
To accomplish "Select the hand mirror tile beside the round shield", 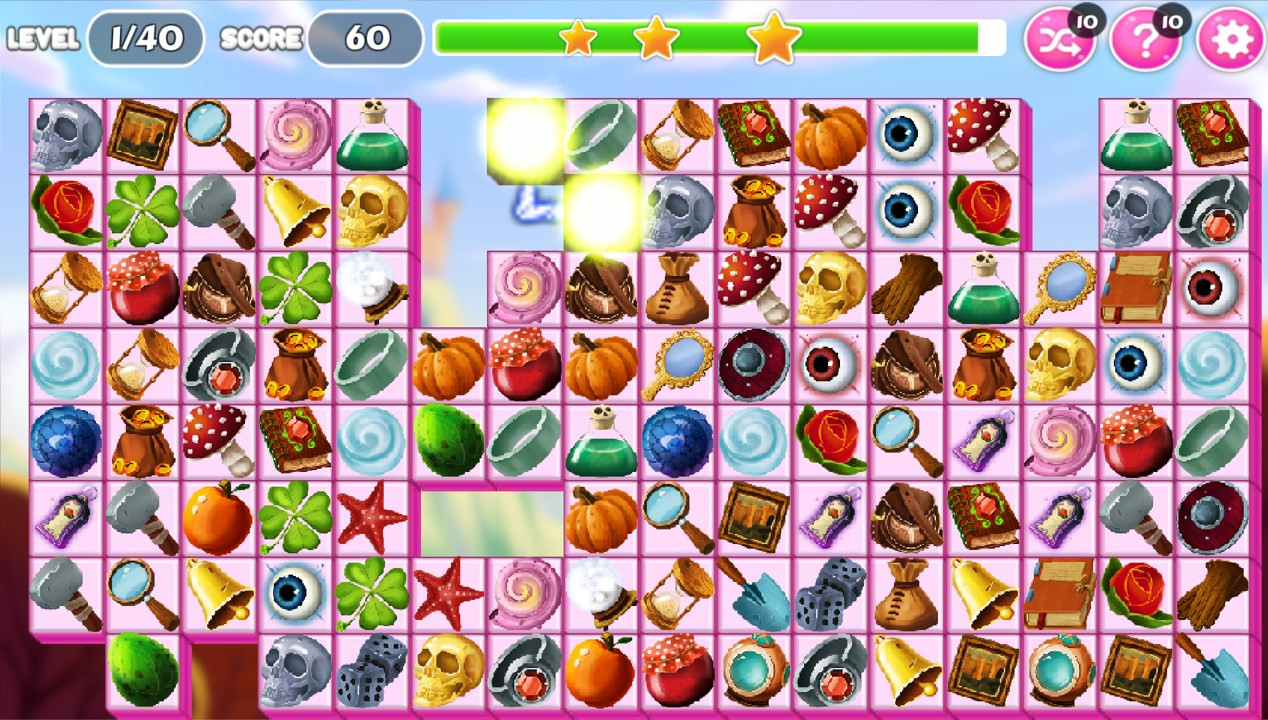I will click(x=677, y=366).
